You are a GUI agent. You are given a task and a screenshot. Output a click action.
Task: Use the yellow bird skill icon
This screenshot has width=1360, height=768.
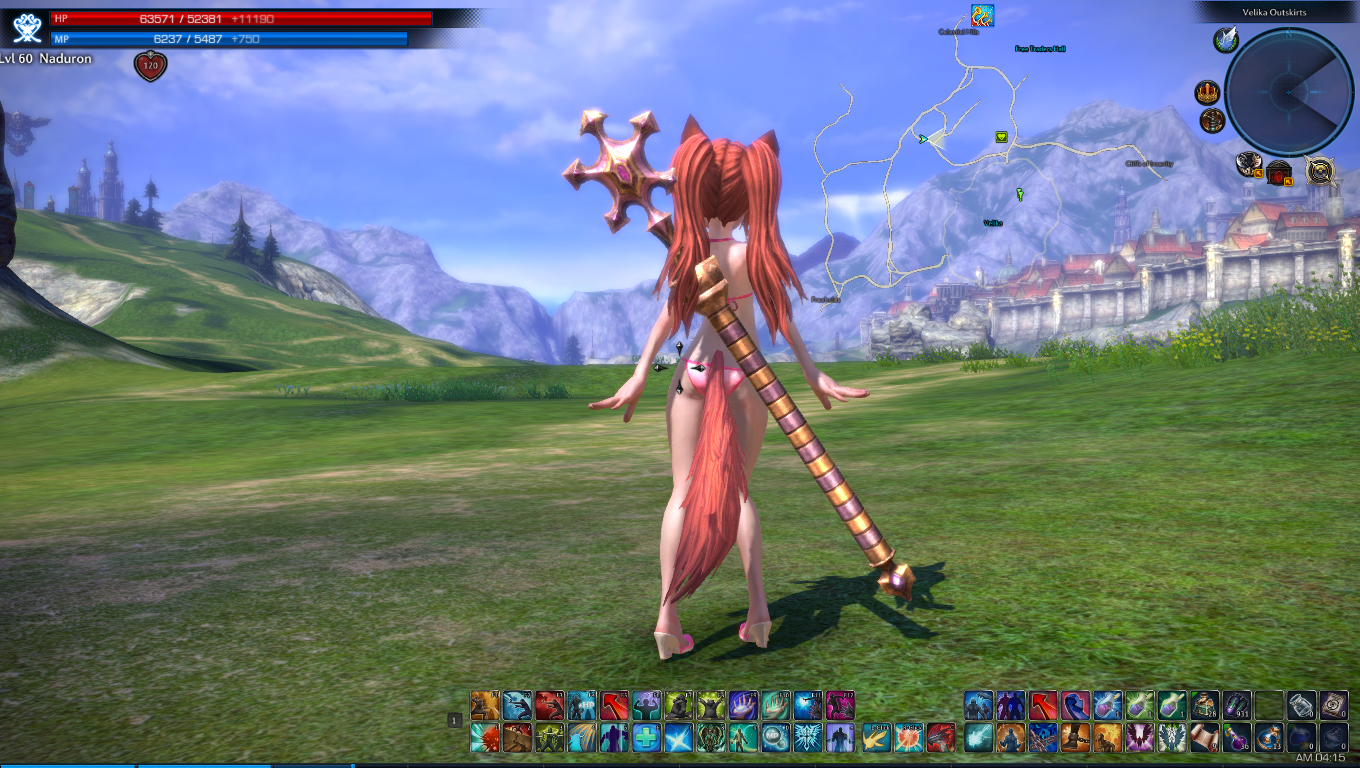point(876,738)
